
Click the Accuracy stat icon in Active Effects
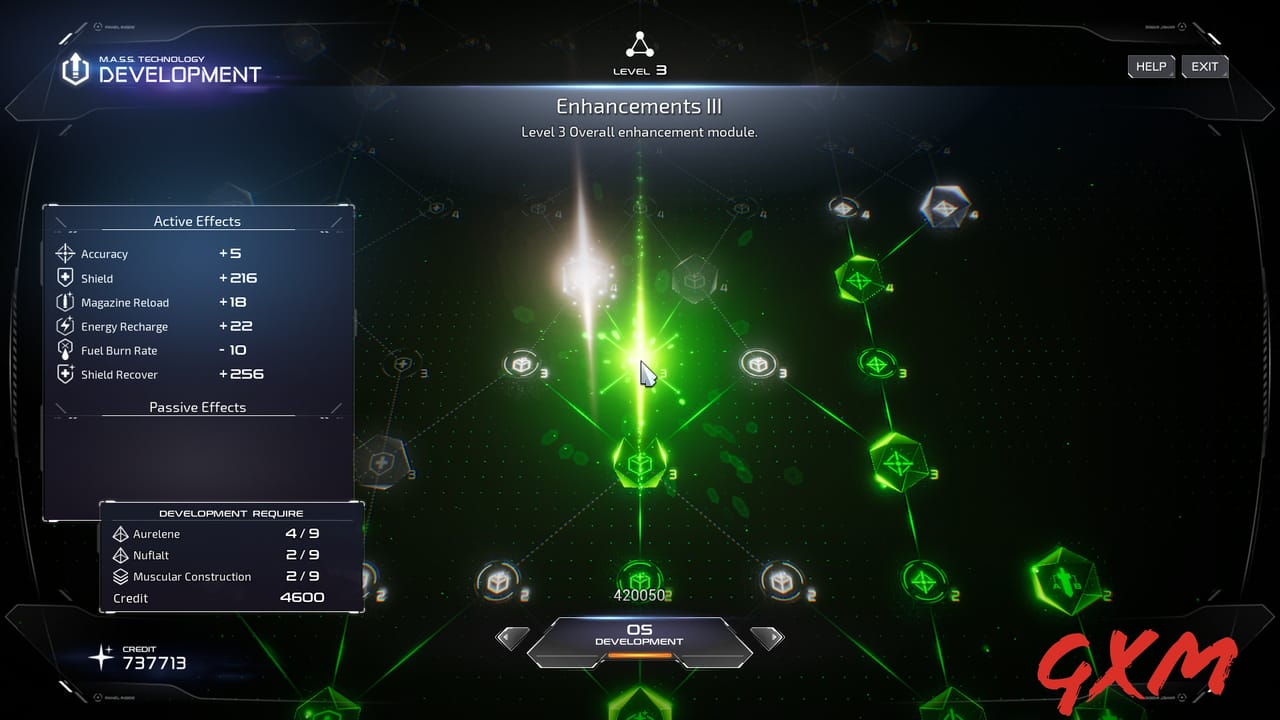tap(64, 253)
